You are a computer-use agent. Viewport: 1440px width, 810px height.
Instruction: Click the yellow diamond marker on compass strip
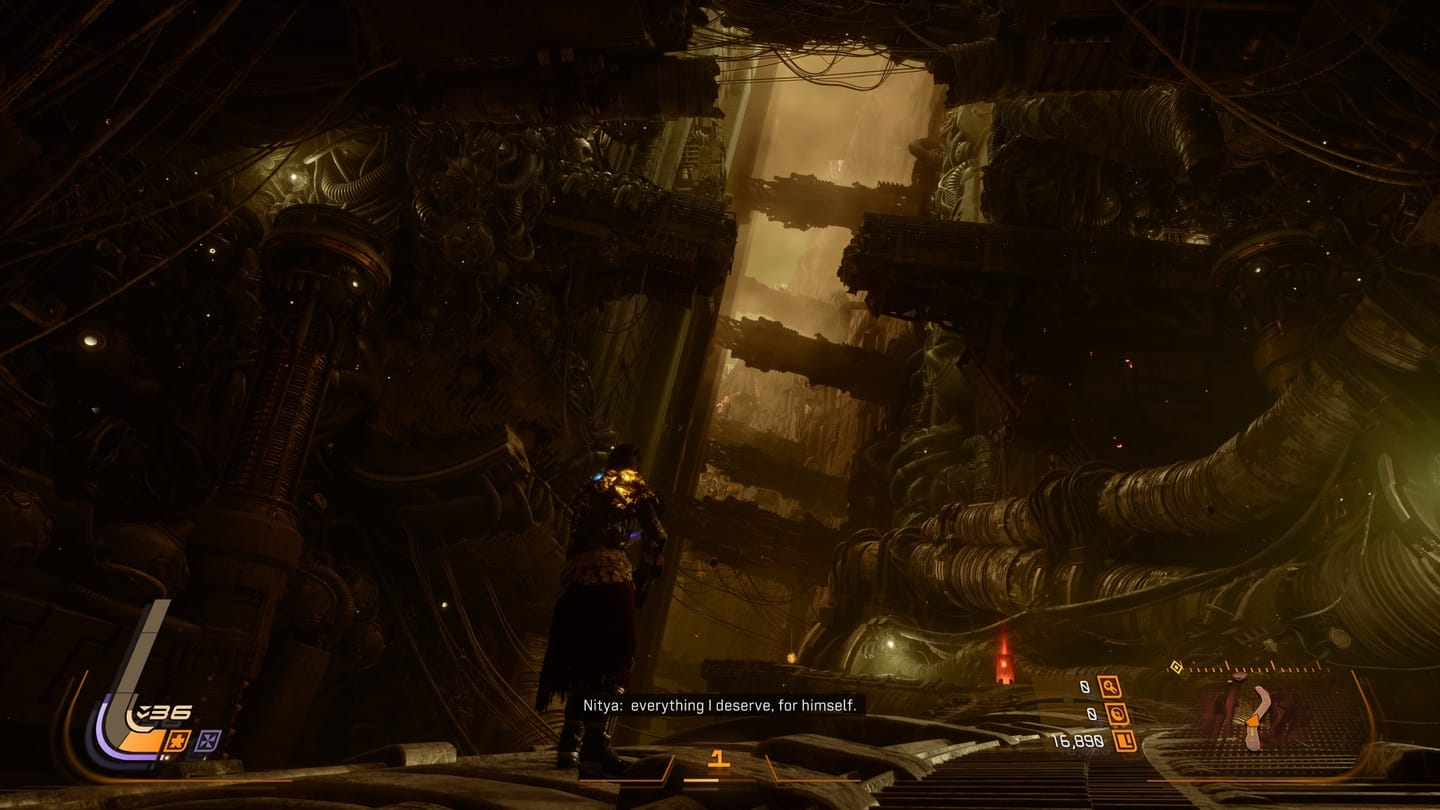tap(1177, 666)
